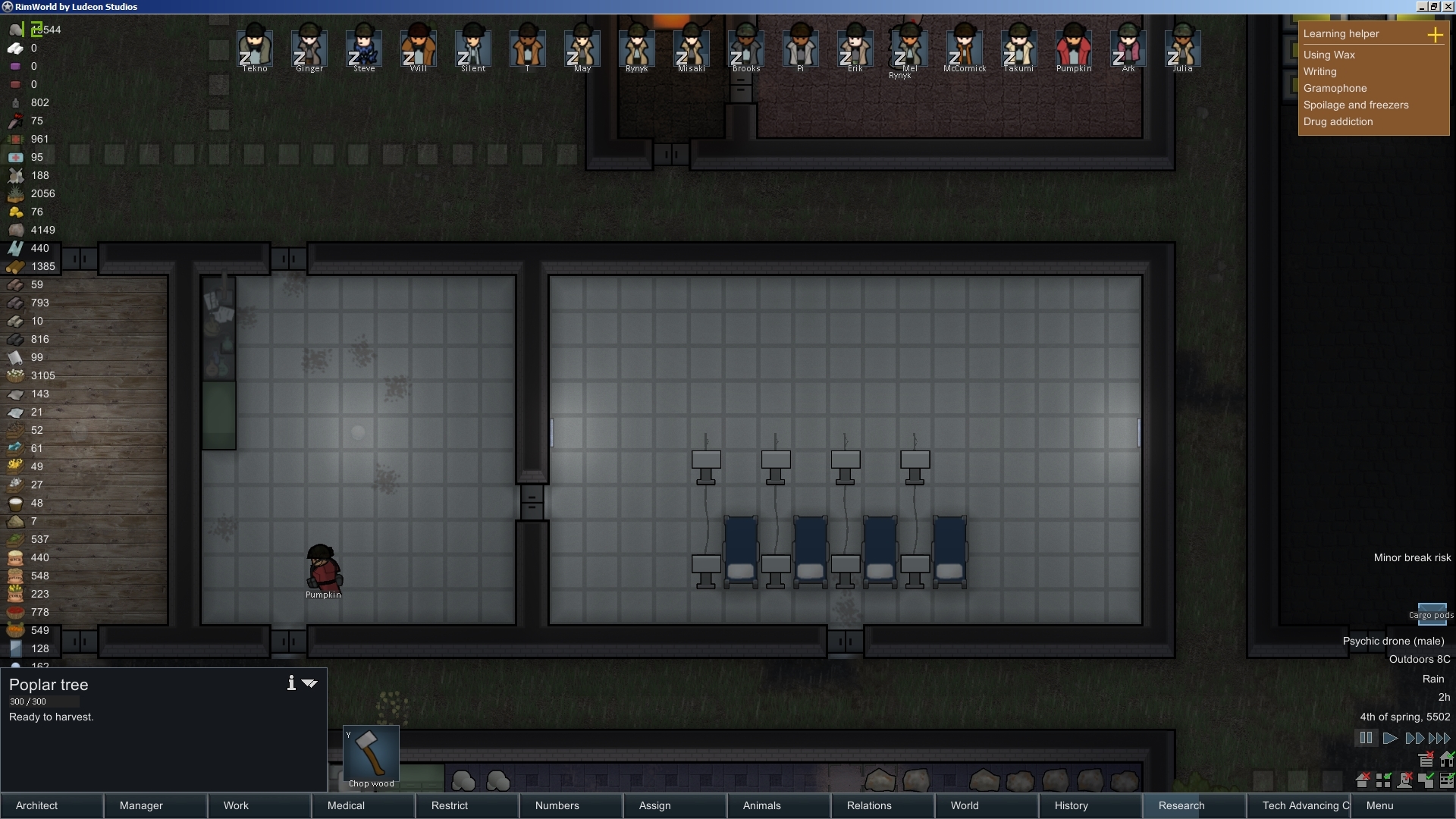
Task: Open the Poplar tree info card
Action: coord(290,682)
